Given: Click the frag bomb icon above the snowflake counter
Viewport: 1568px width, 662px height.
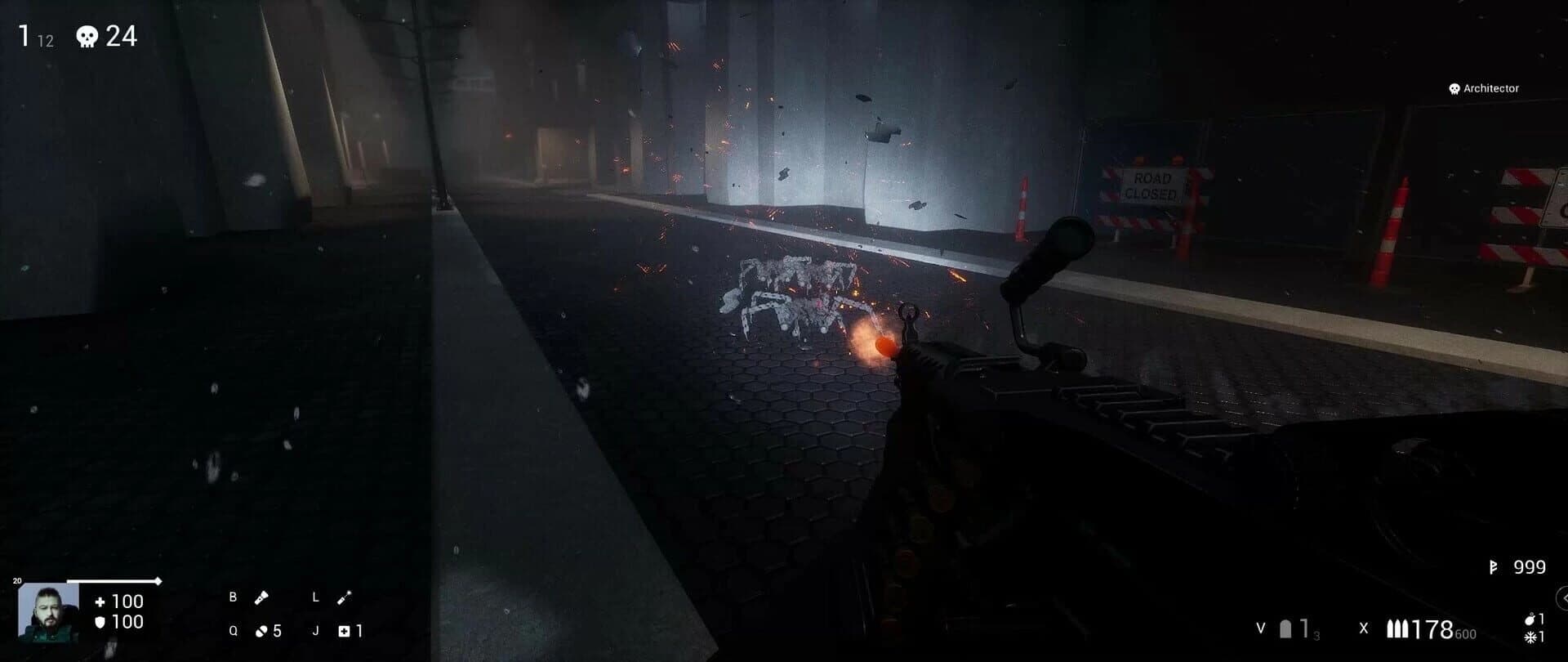Looking at the screenshot, I should (1530, 619).
